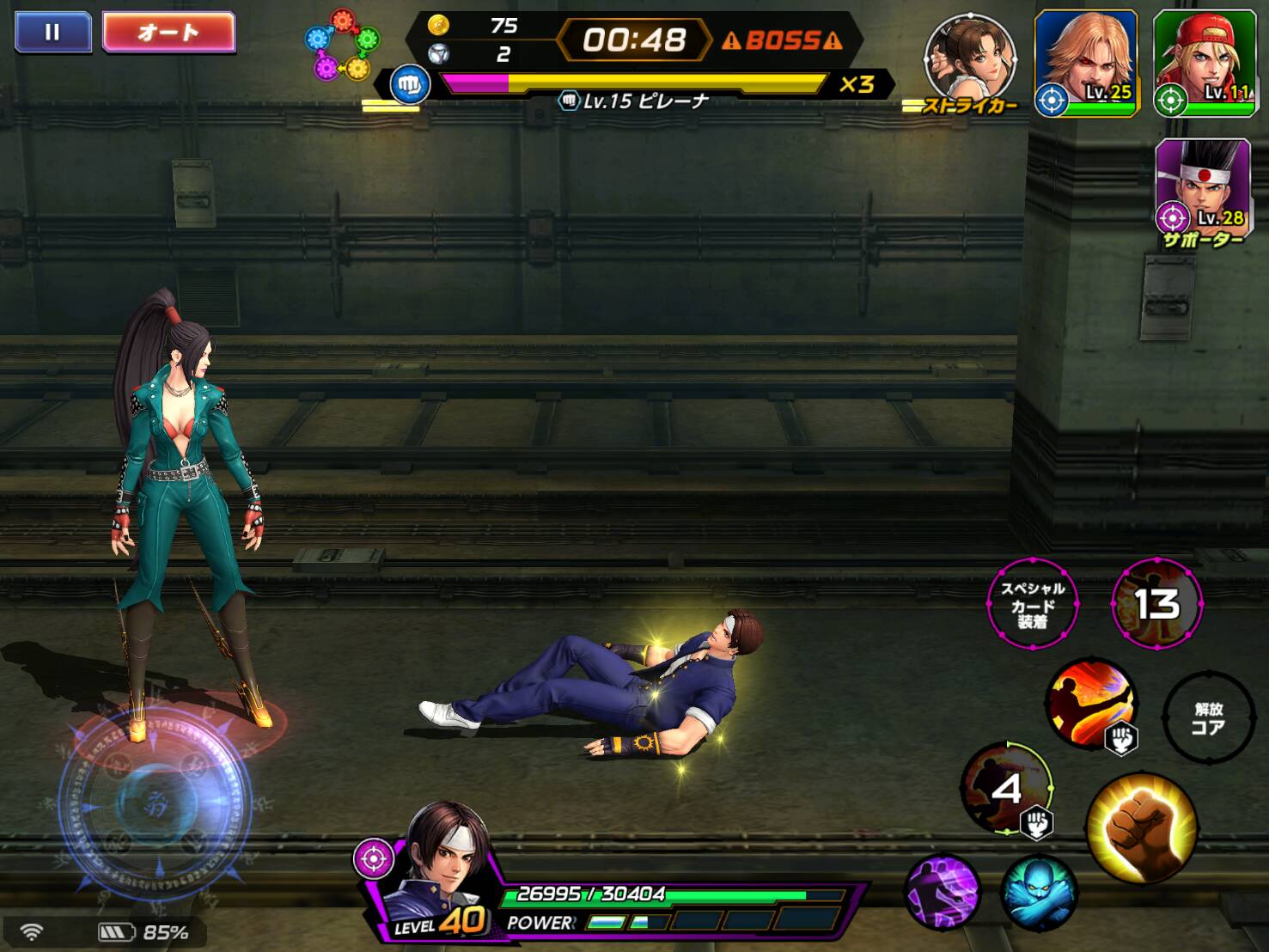This screenshot has height=952, width=1269.
Task: Pause the battle
Action: click(52, 33)
